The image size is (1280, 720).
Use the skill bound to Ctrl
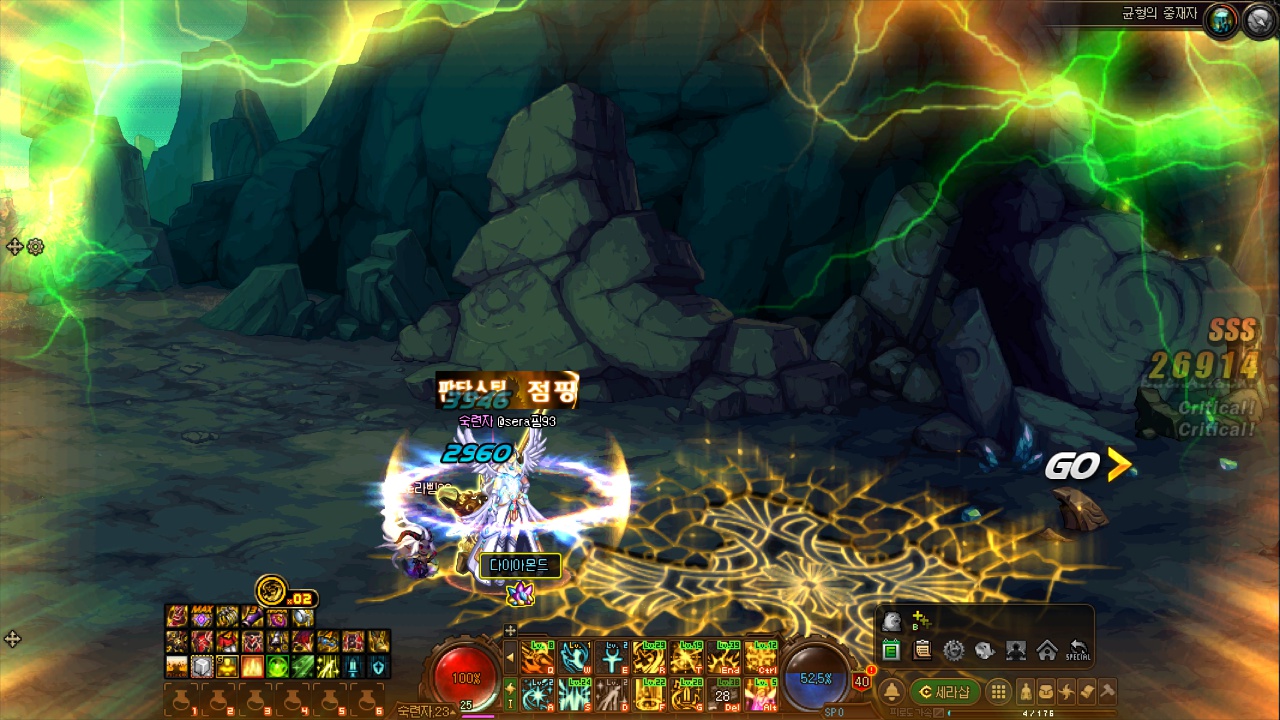click(x=761, y=657)
